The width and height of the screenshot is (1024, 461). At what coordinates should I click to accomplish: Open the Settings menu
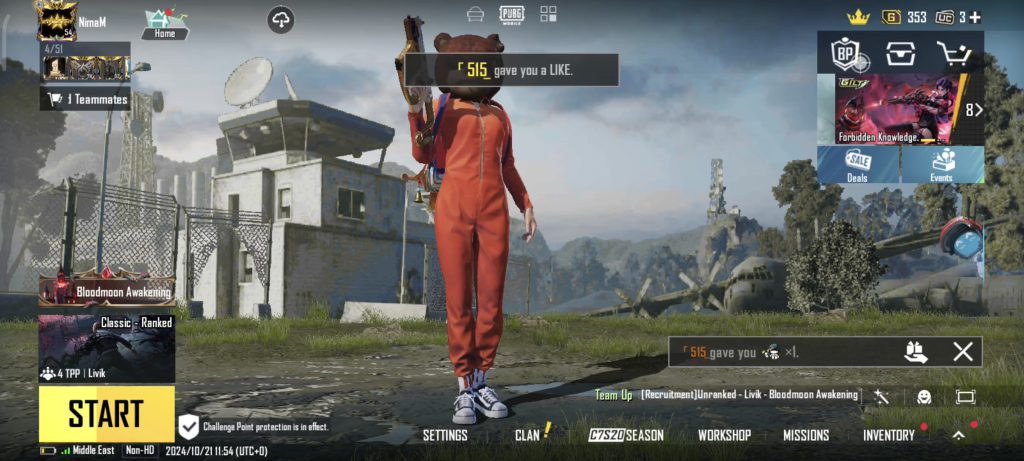445,435
